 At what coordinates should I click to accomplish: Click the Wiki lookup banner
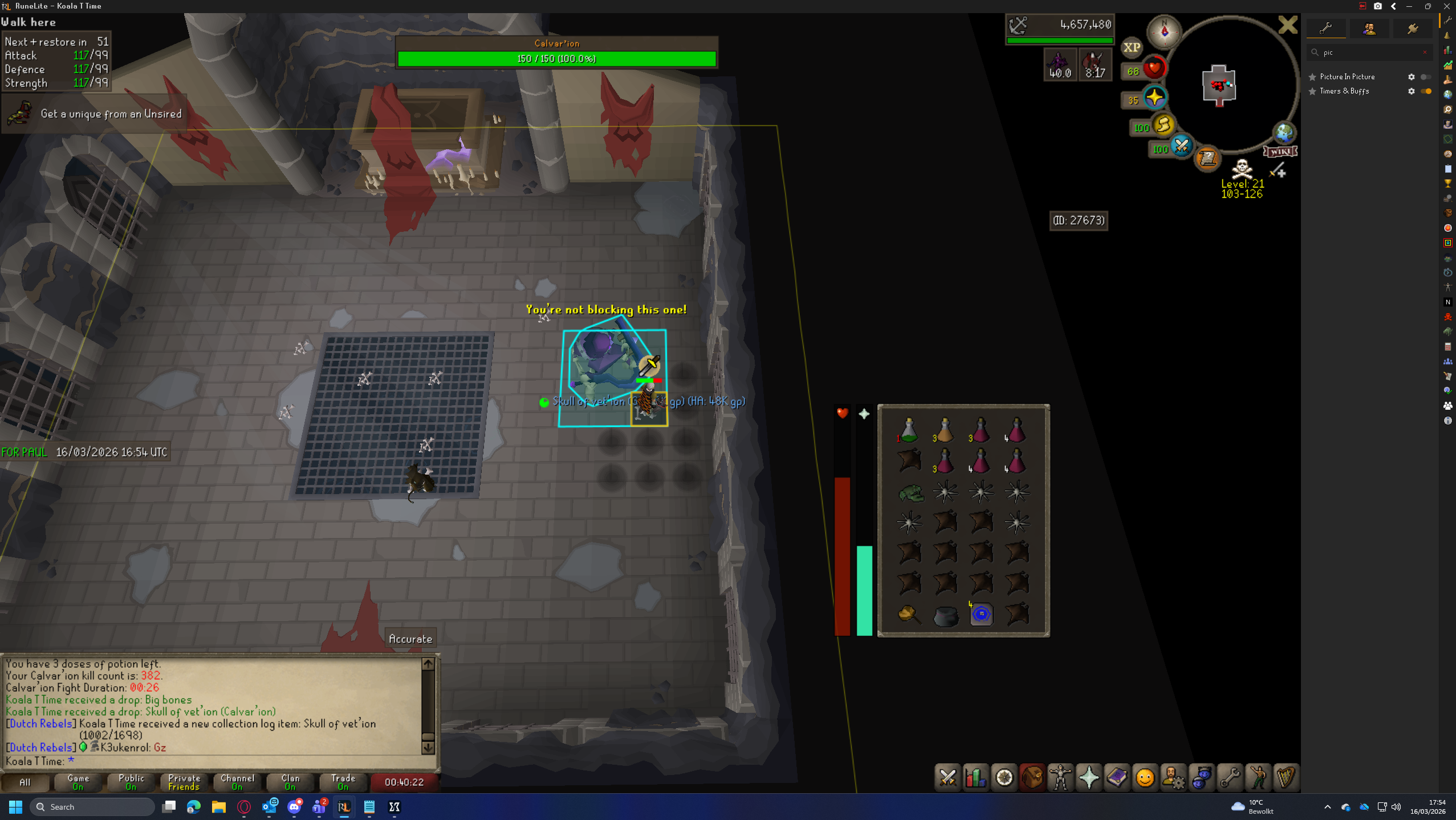click(x=1280, y=152)
